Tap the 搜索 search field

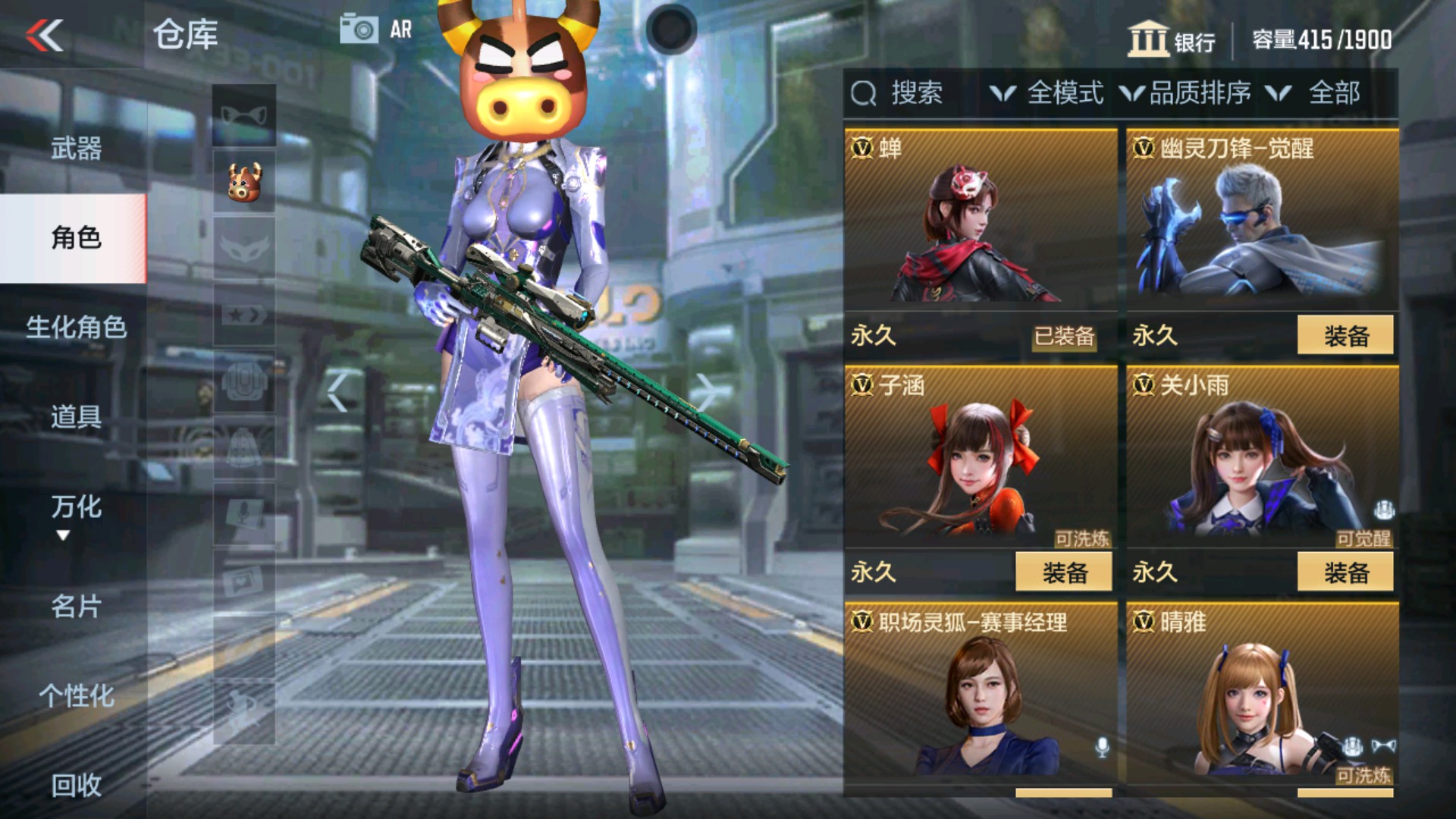click(915, 93)
